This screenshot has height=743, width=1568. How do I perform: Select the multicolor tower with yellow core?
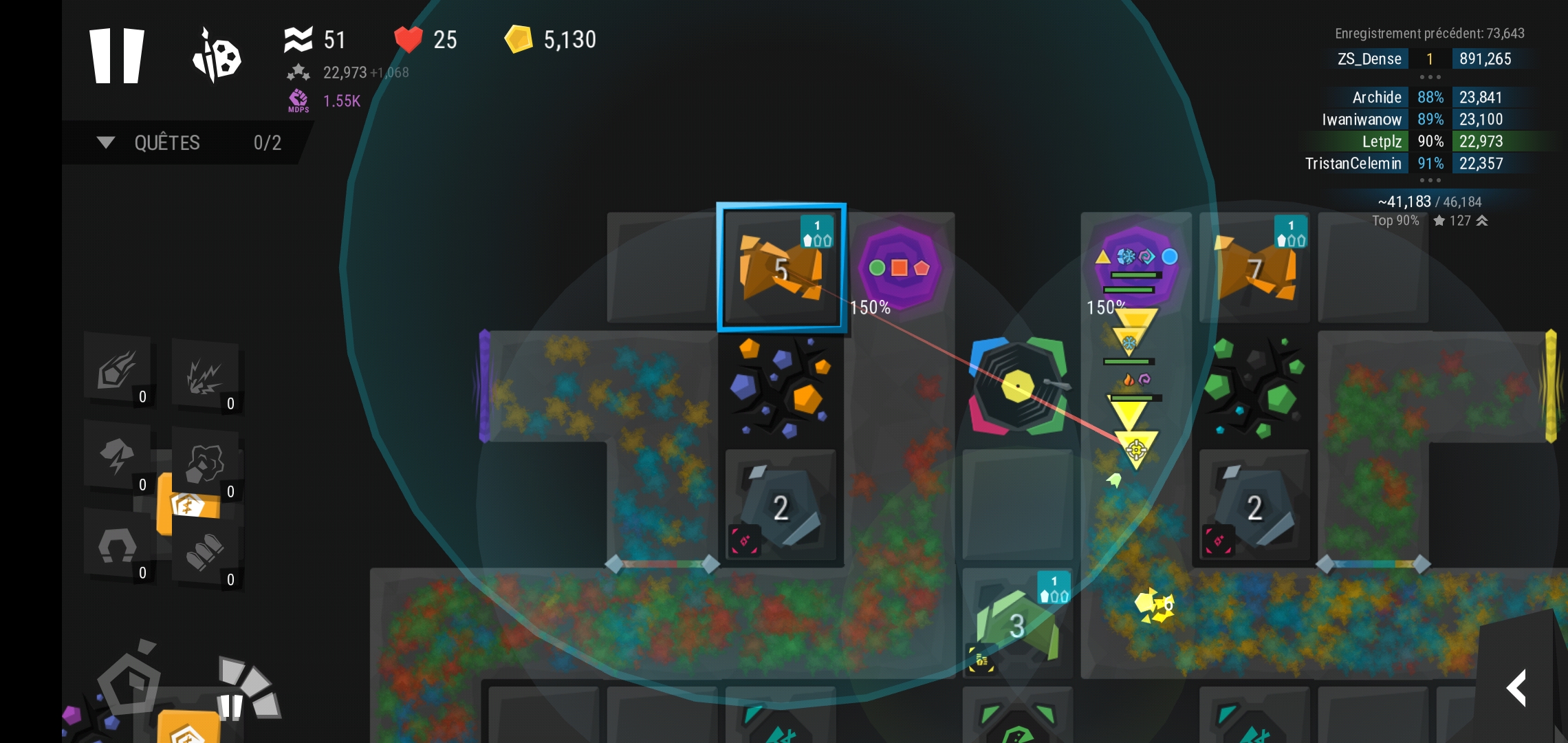(x=1018, y=386)
